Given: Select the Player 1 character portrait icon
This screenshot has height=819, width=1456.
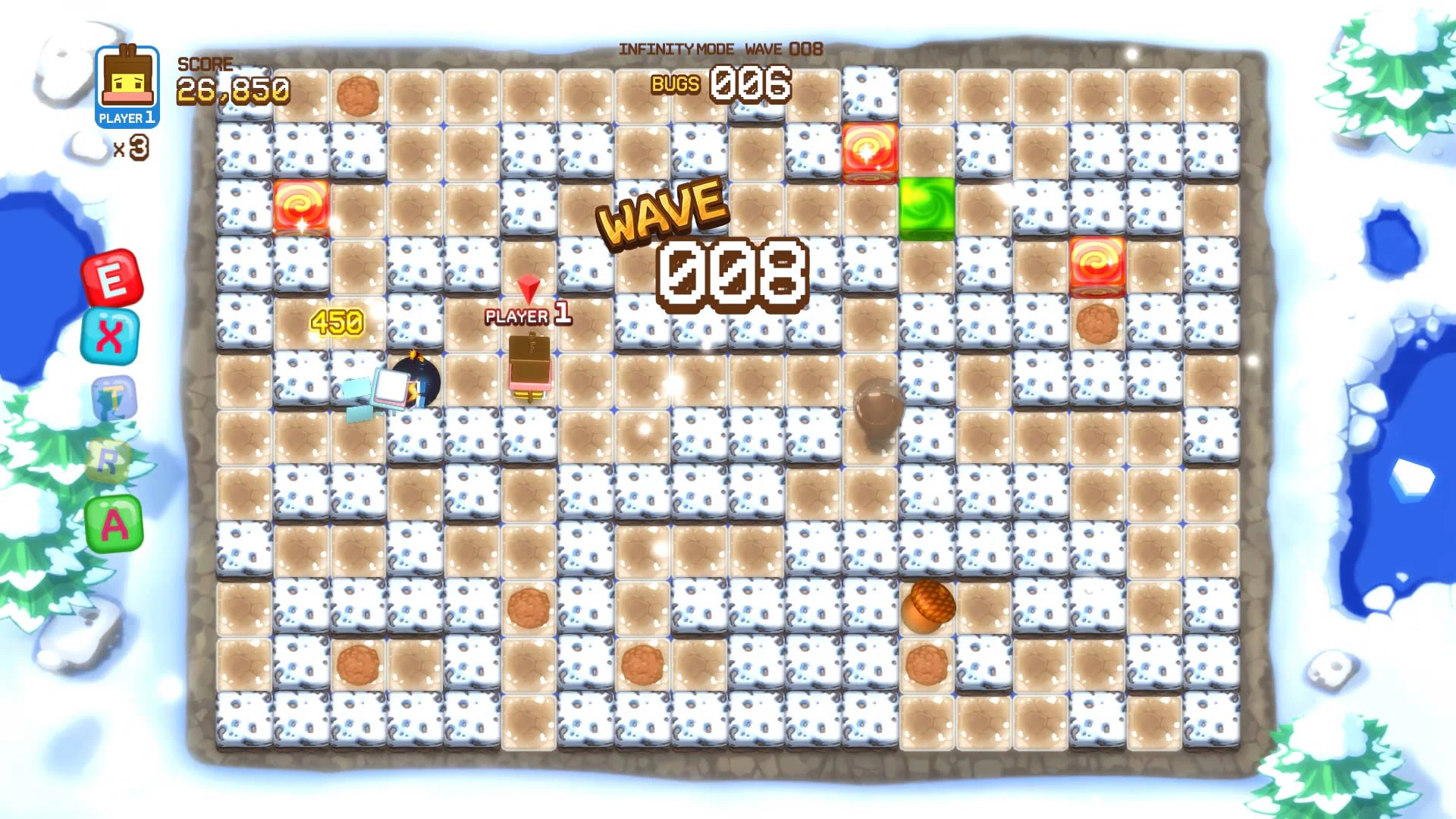Looking at the screenshot, I should click(x=126, y=83).
